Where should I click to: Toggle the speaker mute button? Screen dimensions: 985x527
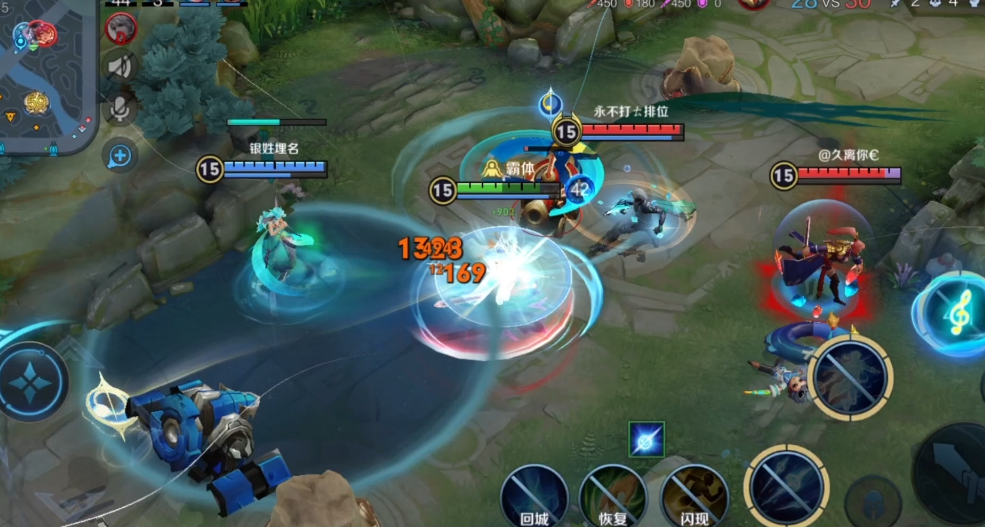pos(121,67)
